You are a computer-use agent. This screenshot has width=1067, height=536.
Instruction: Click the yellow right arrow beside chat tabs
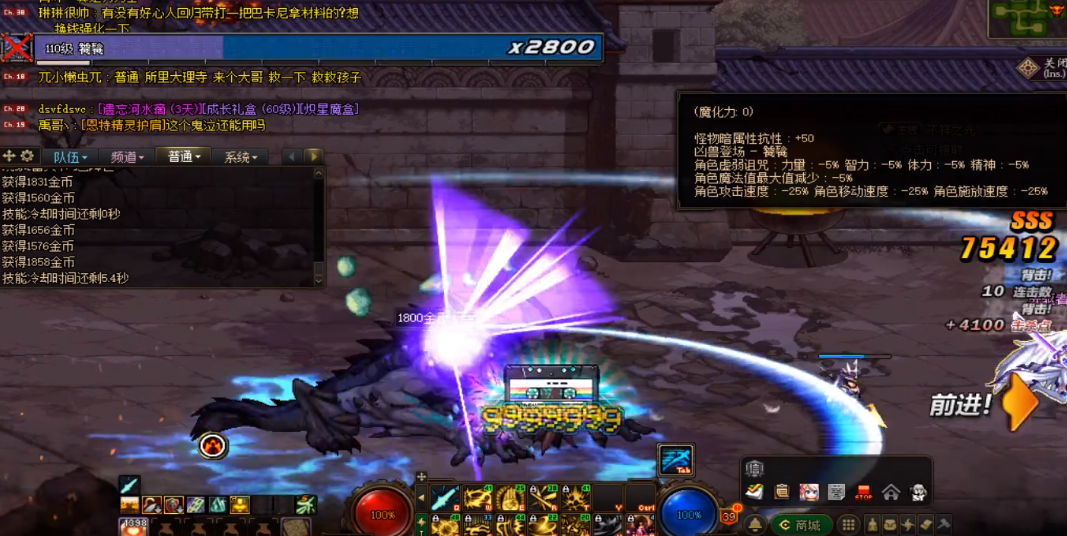click(x=314, y=156)
